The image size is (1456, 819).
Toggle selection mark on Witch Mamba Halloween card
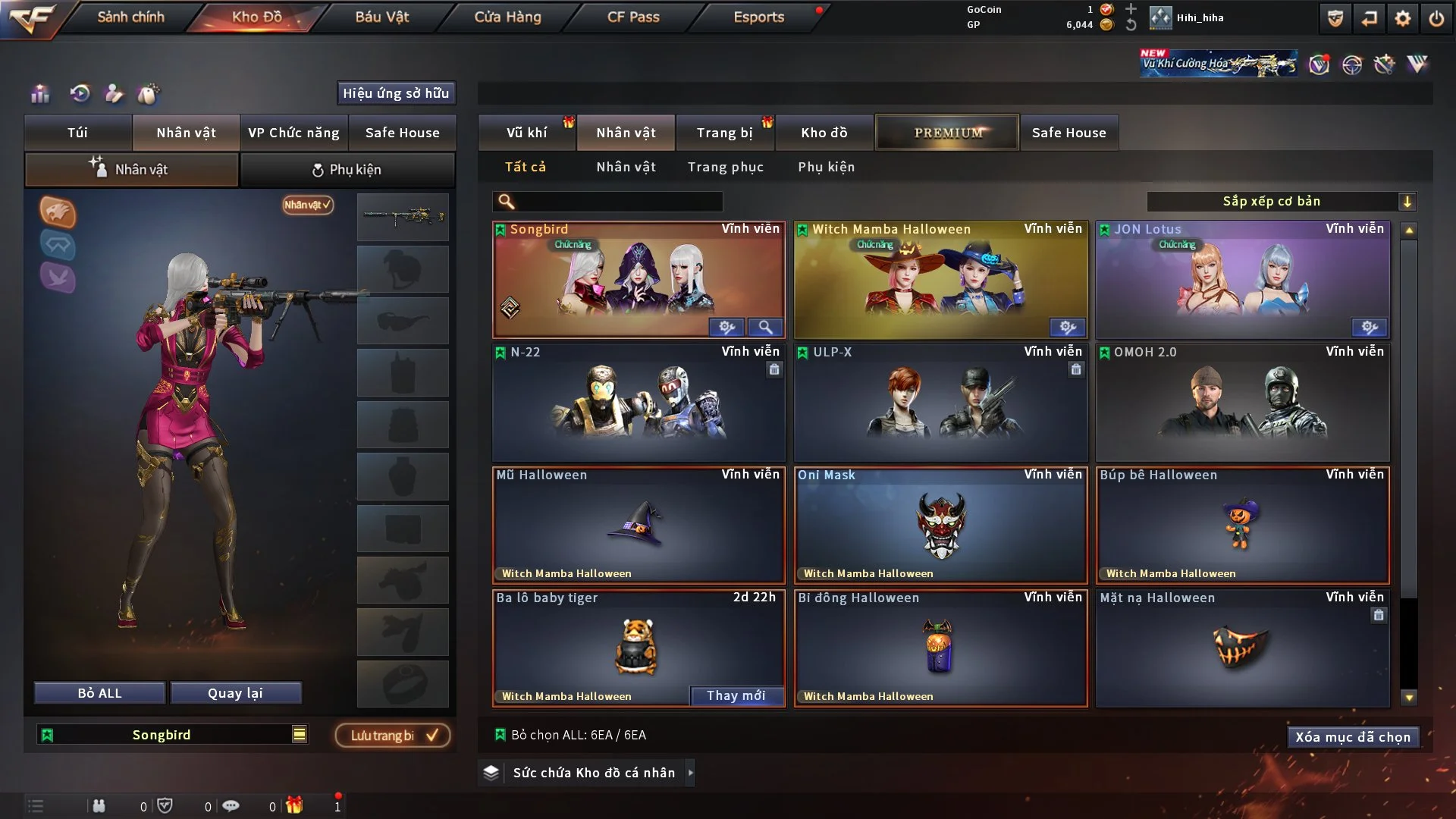click(x=802, y=228)
